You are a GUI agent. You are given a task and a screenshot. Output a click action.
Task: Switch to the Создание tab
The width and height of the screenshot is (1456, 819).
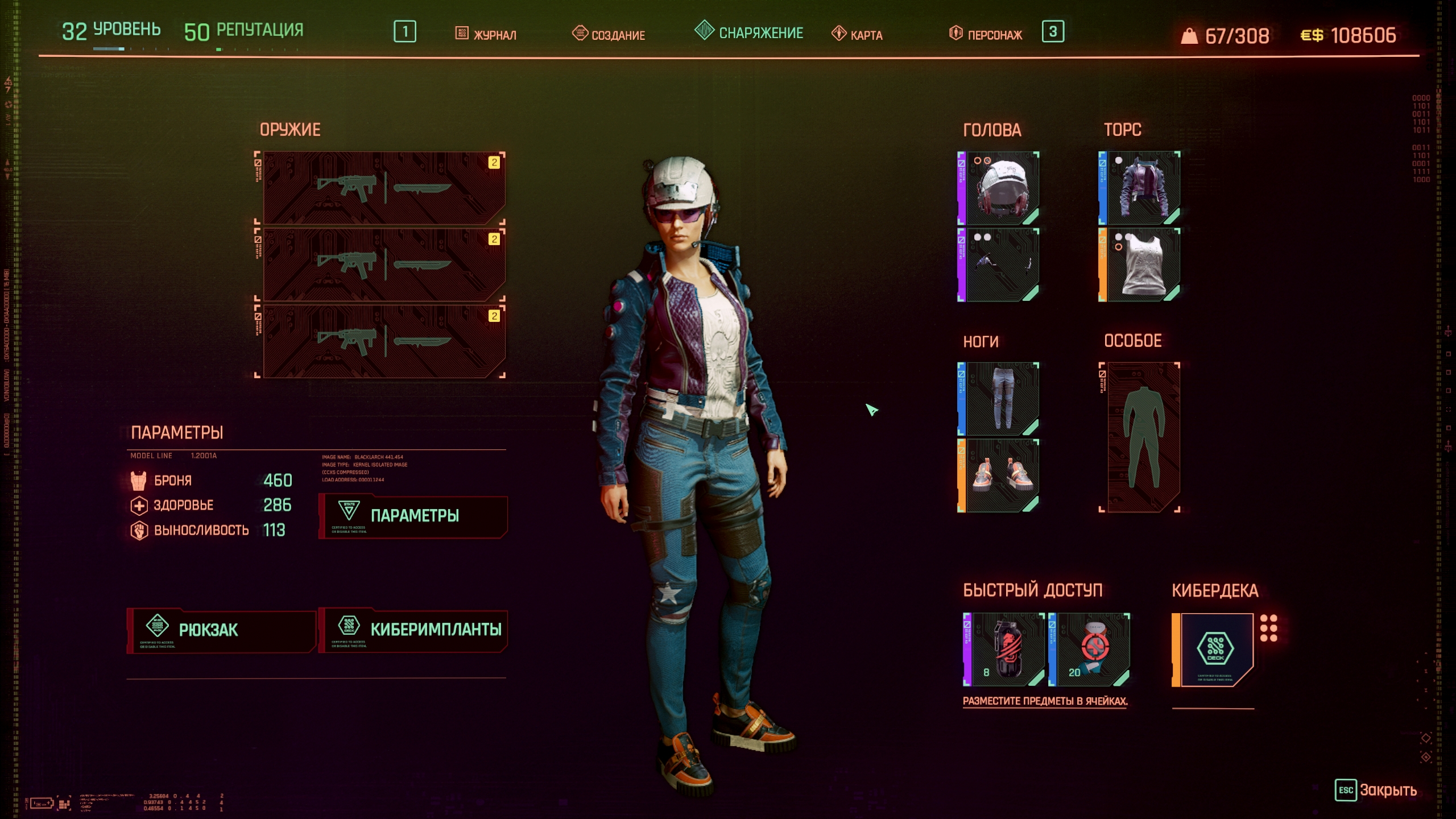609,34
